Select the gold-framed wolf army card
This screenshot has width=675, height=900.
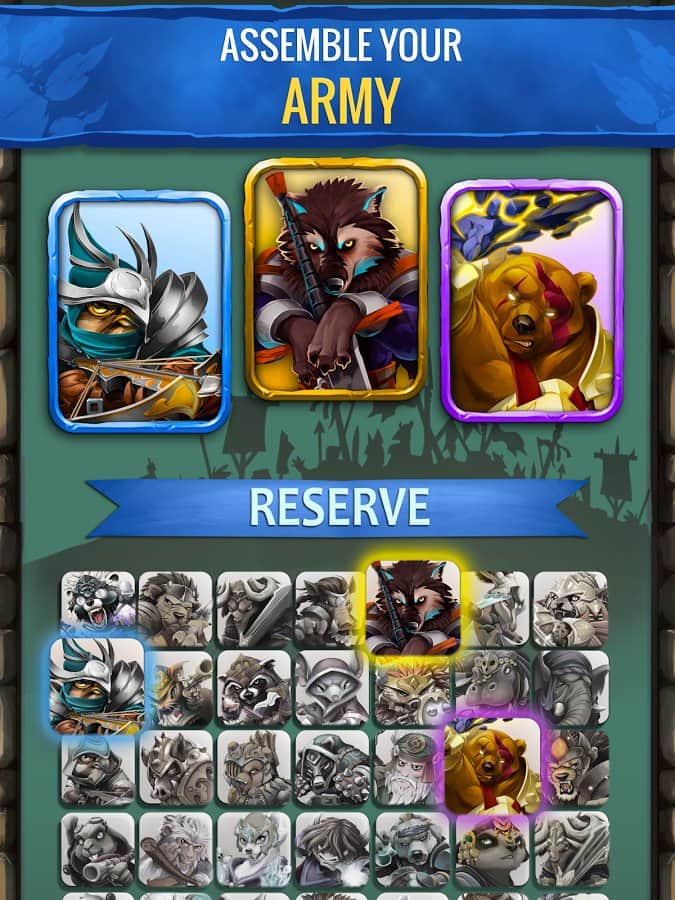point(336,279)
